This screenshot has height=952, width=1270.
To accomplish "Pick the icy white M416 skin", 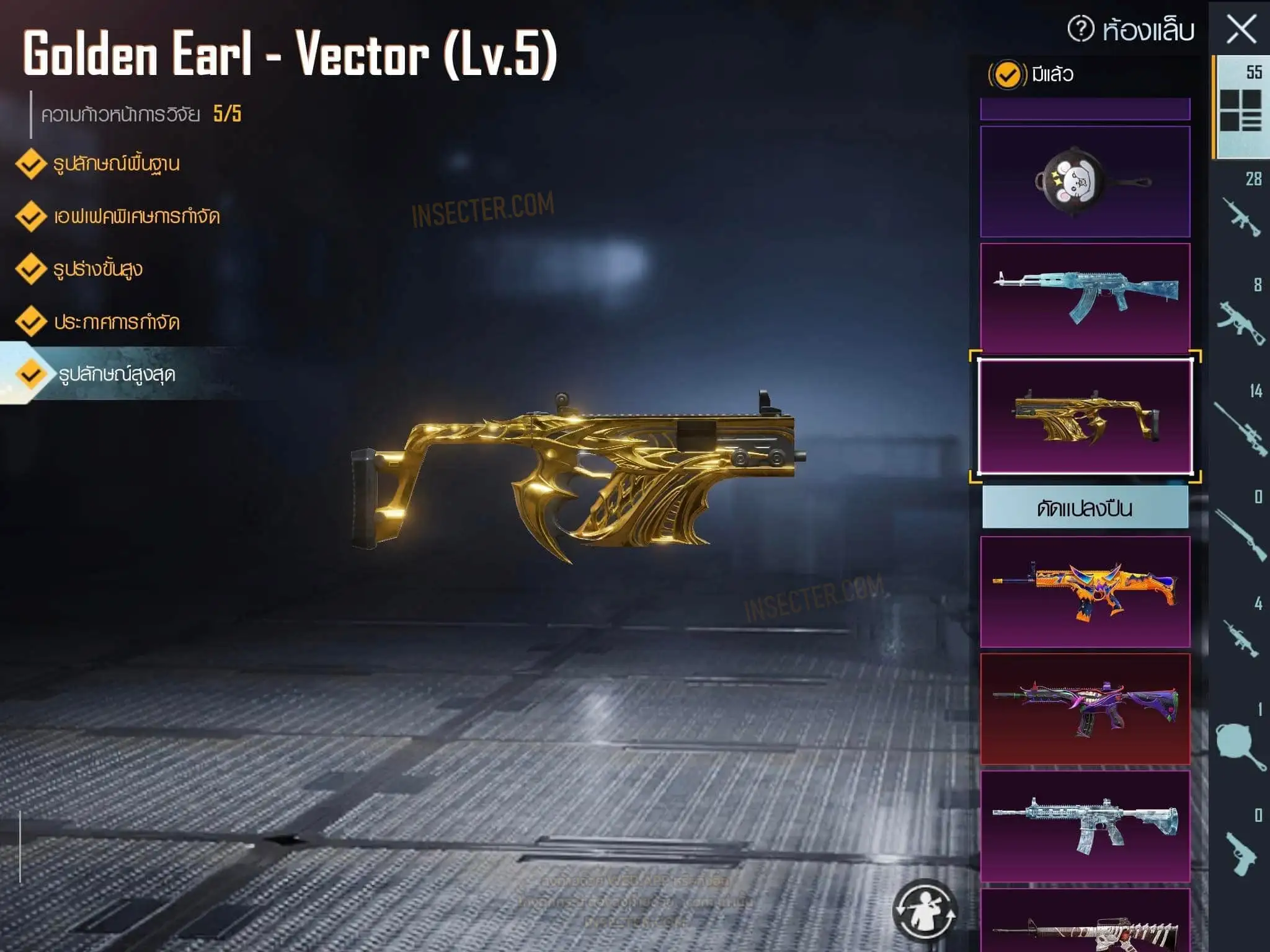I will [1085, 826].
